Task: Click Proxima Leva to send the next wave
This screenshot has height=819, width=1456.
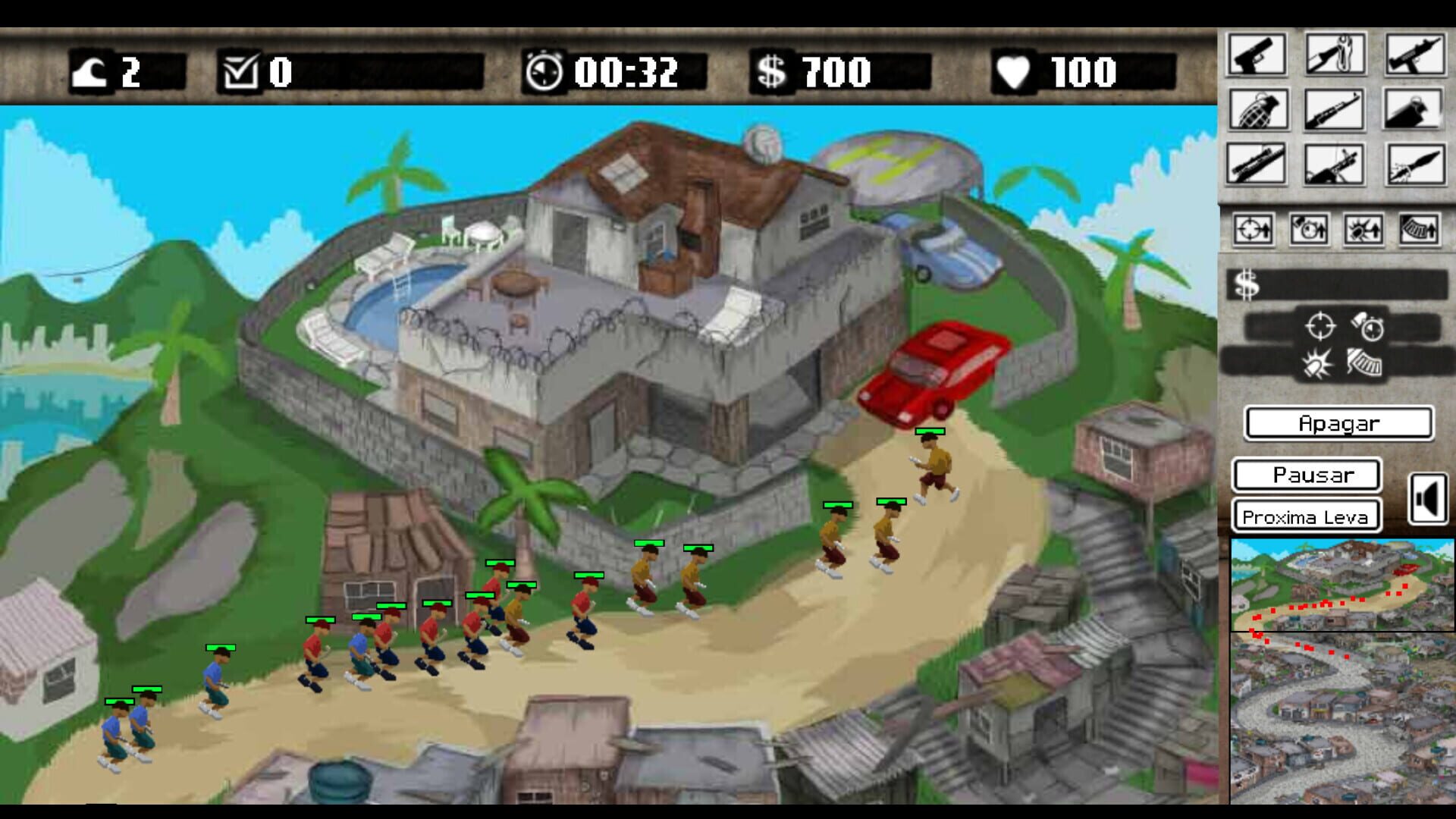Action: [1306, 517]
